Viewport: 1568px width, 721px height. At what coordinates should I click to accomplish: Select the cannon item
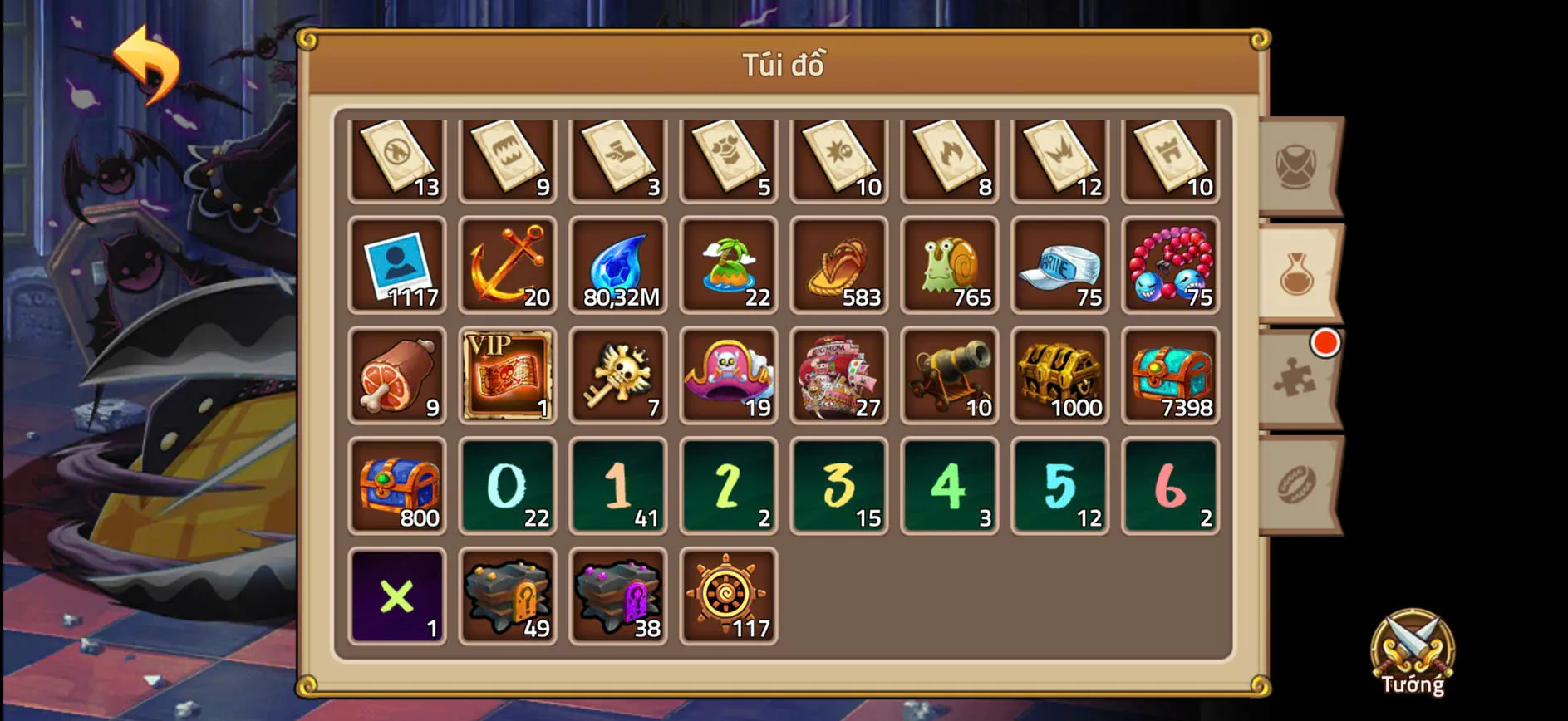tap(950, 375)
